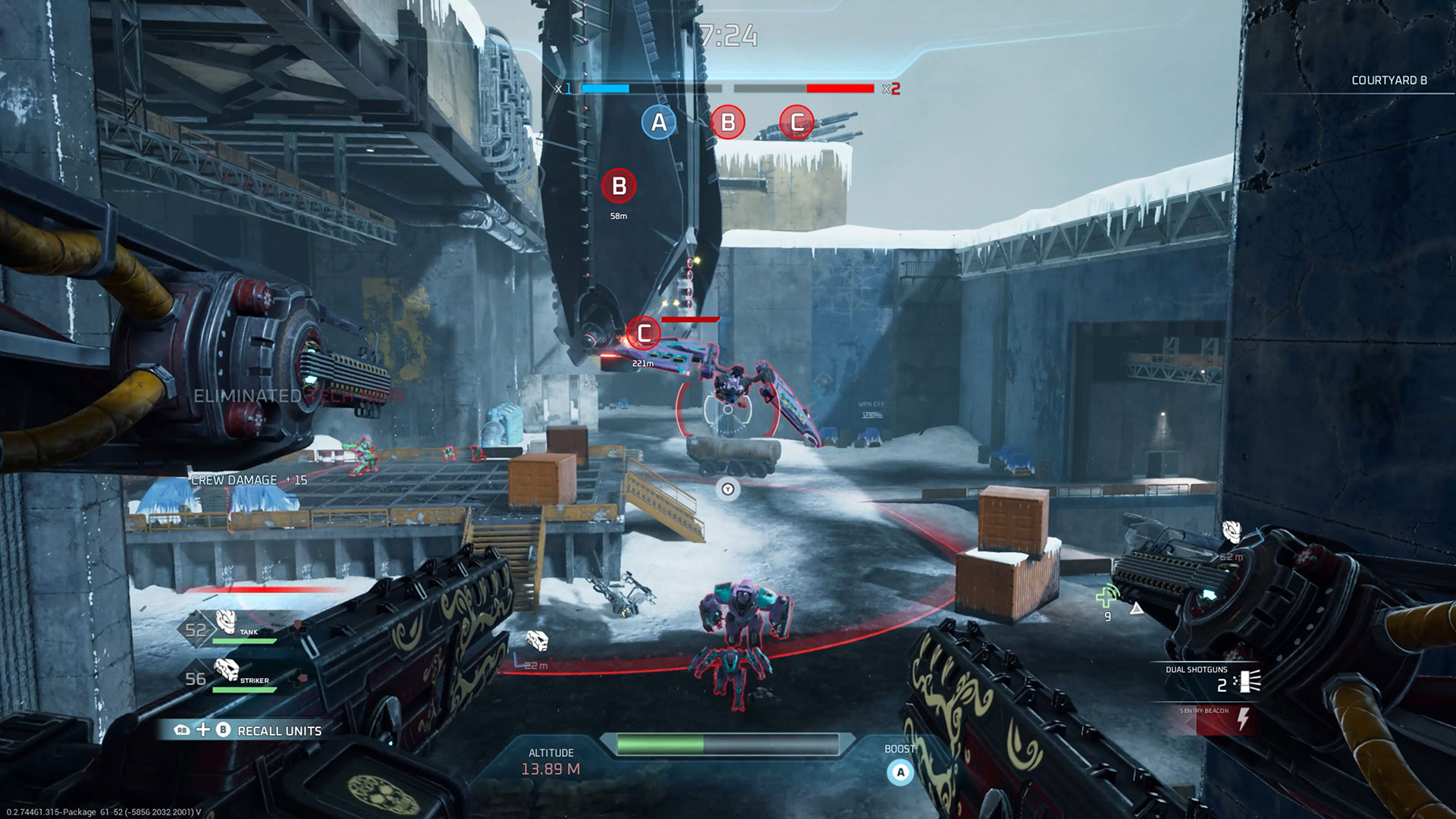The image size is (1456, 819).
Task: Select the B waypoint marker showing 58m
Action: tap(619, 186)
